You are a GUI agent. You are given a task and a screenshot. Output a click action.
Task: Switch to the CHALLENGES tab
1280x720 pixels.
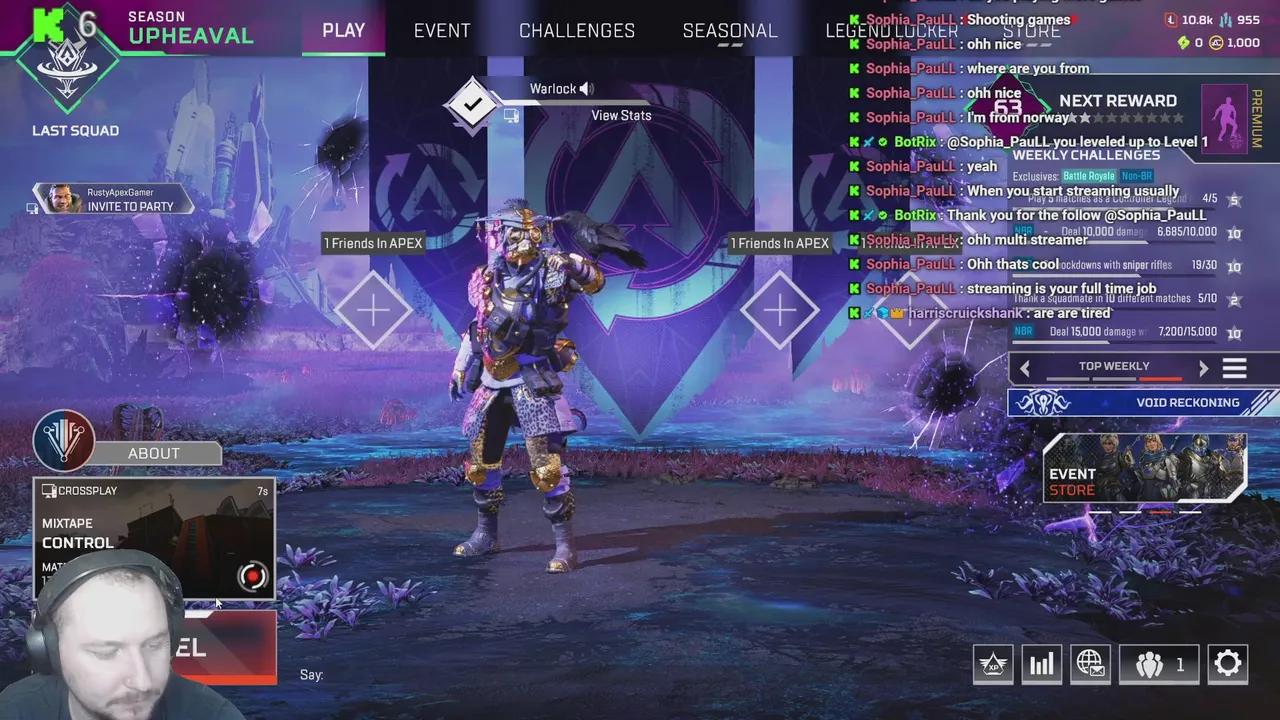(x=576, y=30)
